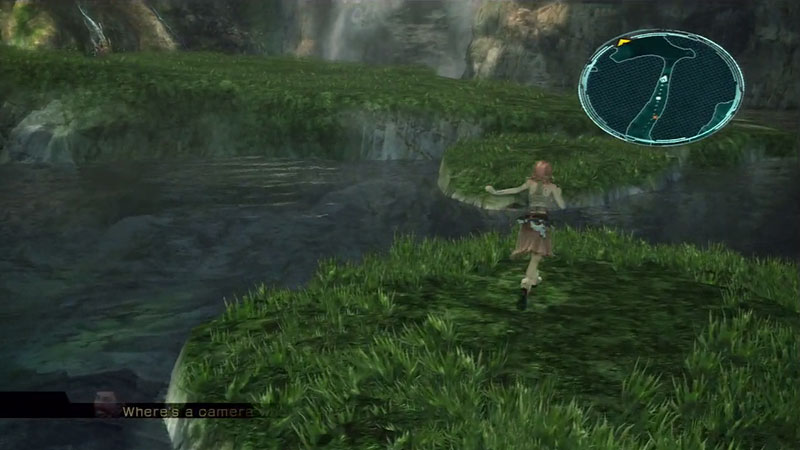Select the speaker portrait beside the subtitle
Image resolution: width=800 pixels, height=450 pixels.
[104, 405]
